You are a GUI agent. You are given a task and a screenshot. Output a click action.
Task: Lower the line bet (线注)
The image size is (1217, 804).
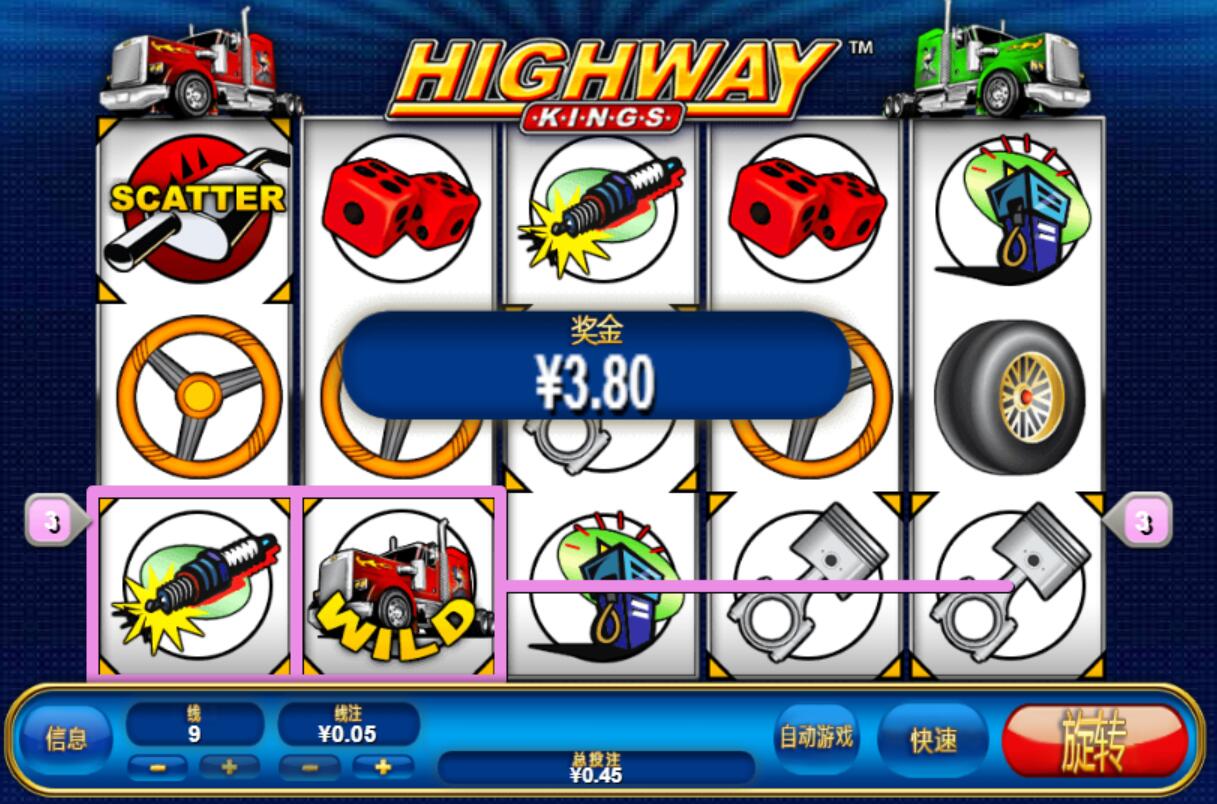[309, 767]
